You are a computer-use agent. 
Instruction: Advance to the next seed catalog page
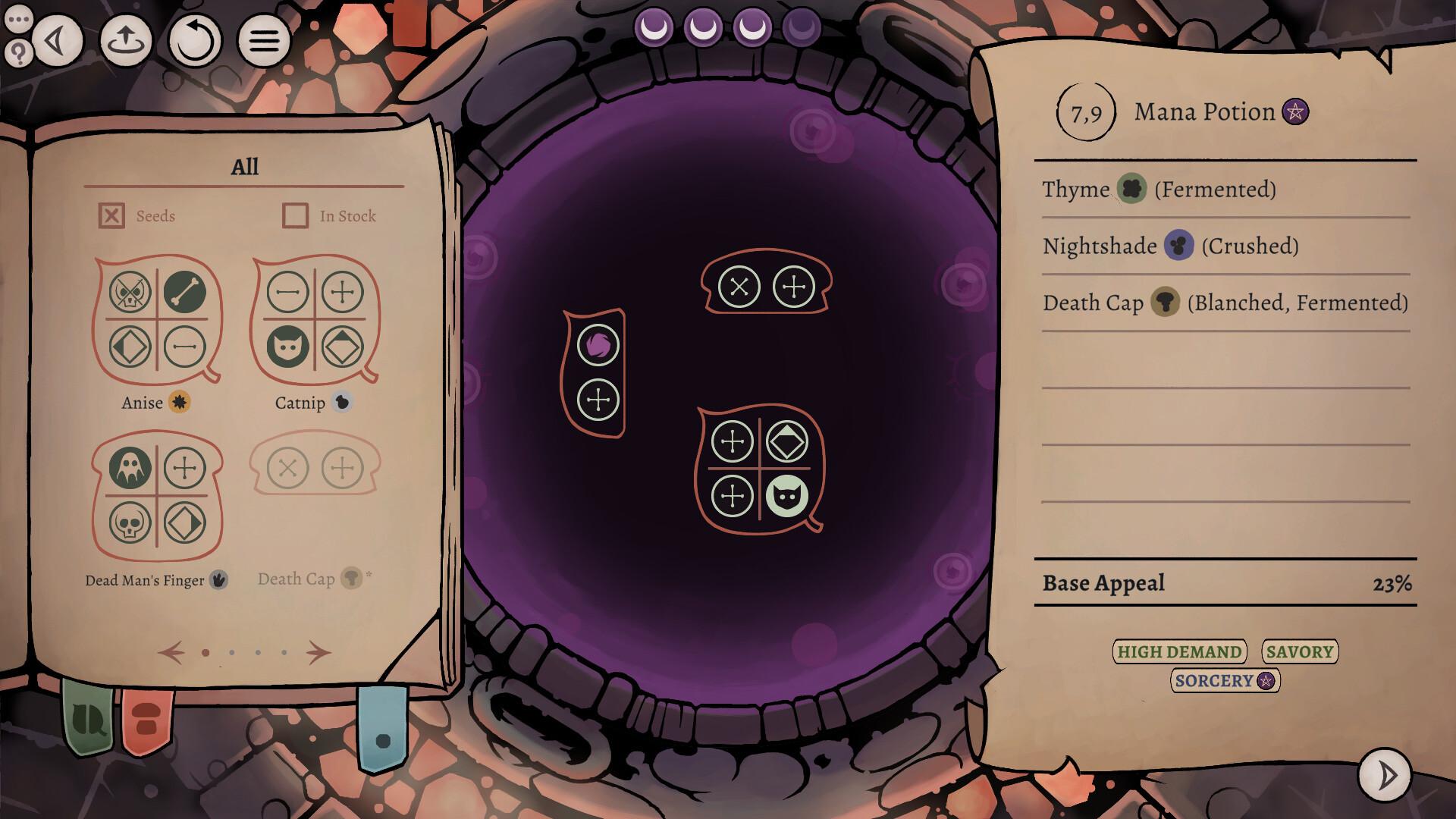click(319, 651)
